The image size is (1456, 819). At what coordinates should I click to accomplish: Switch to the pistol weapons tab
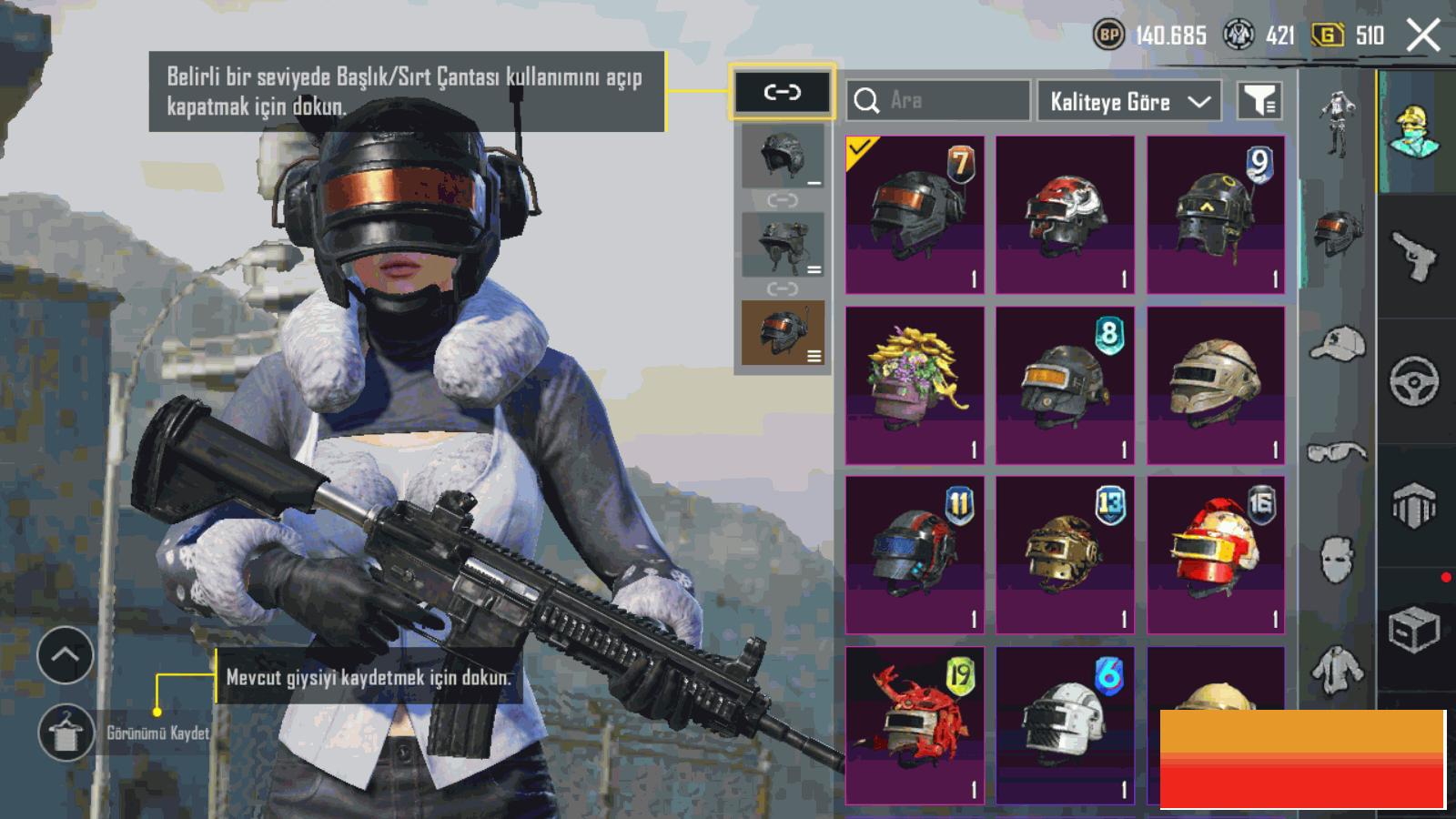1413,257
